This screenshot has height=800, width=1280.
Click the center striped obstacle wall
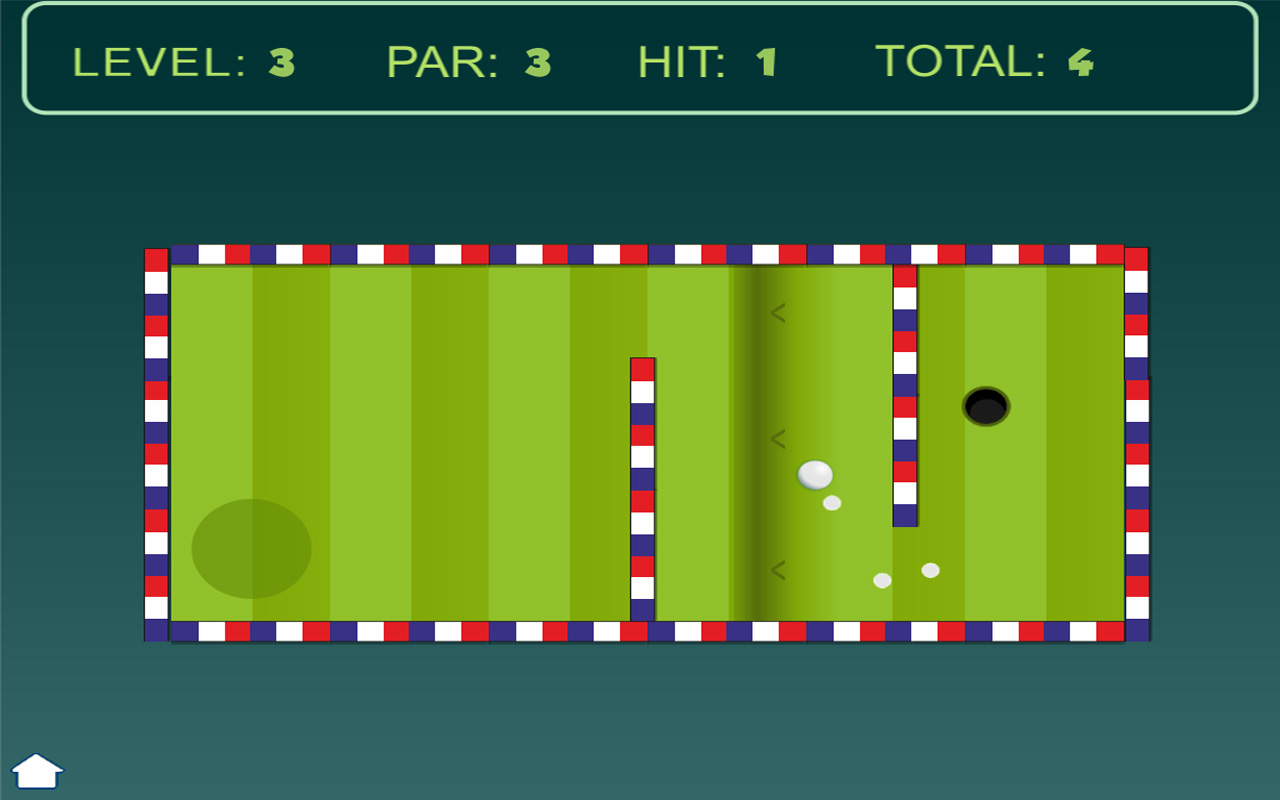(641, 490)
